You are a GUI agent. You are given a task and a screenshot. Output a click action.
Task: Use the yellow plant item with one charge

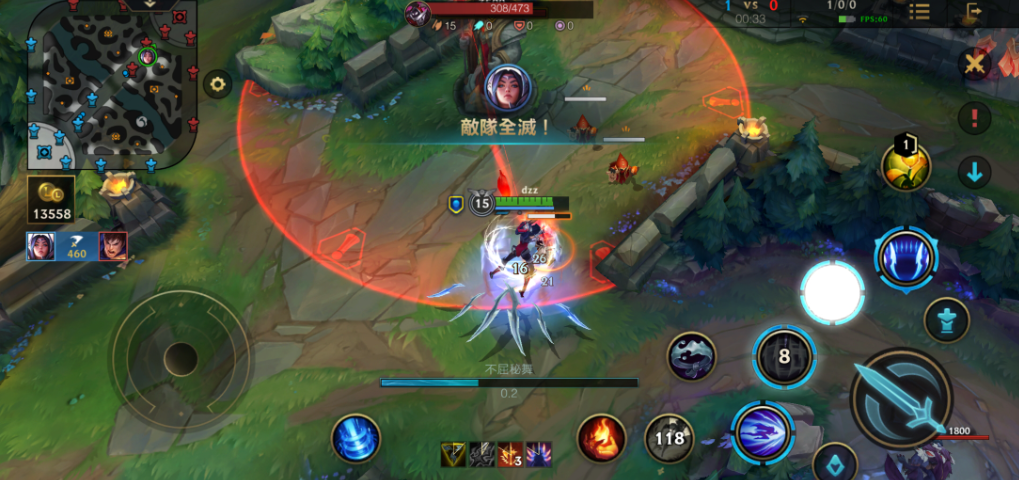pyautogui.click(x=906, y=166)
